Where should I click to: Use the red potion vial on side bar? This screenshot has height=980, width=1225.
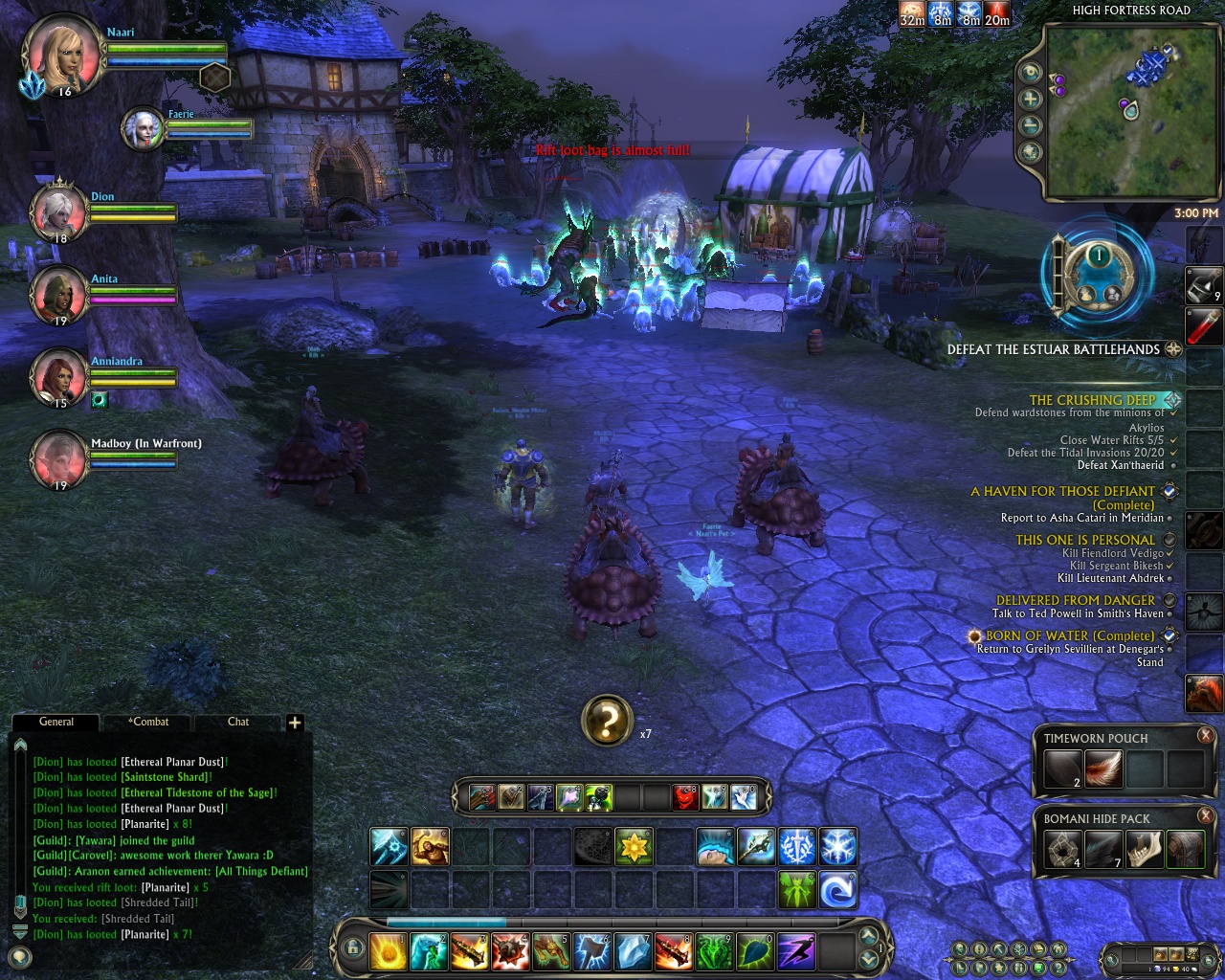1204,326
